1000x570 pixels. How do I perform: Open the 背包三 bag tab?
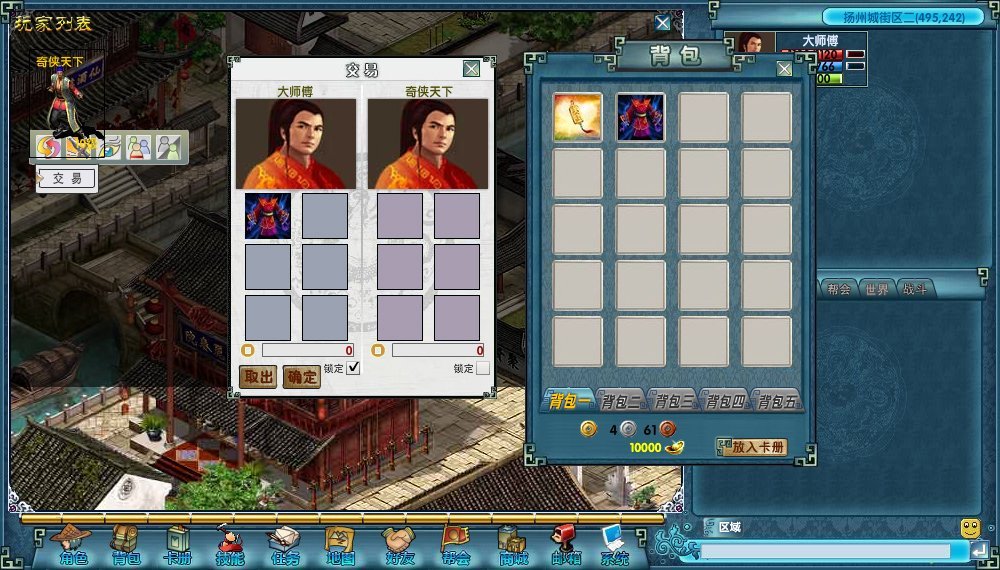[673, 402]
